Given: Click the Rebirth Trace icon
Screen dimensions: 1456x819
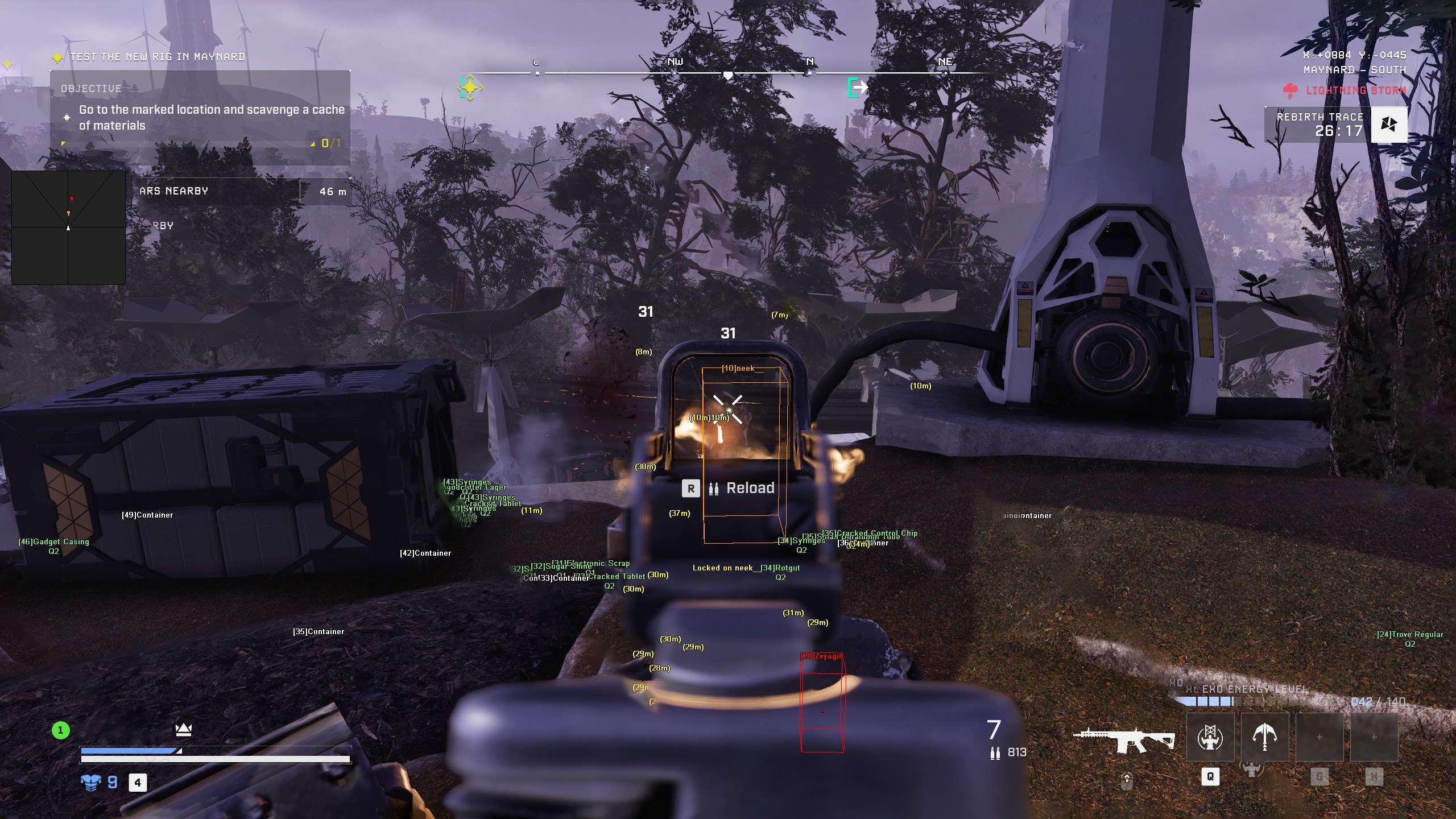Looking at the screenshot, I should pyautogui.click(x=1388, y=124).
